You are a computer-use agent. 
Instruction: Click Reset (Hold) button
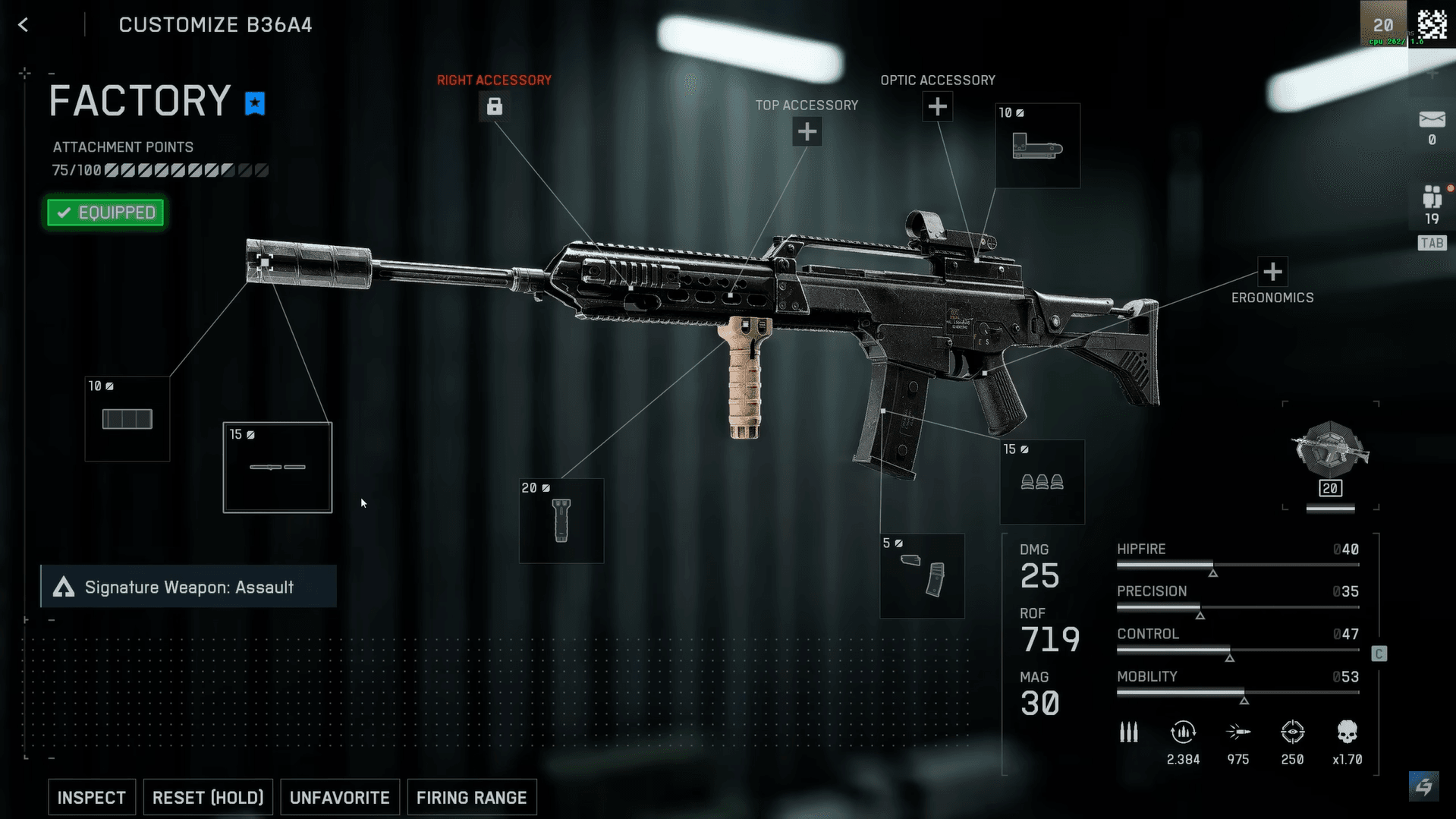coord(208,797)
